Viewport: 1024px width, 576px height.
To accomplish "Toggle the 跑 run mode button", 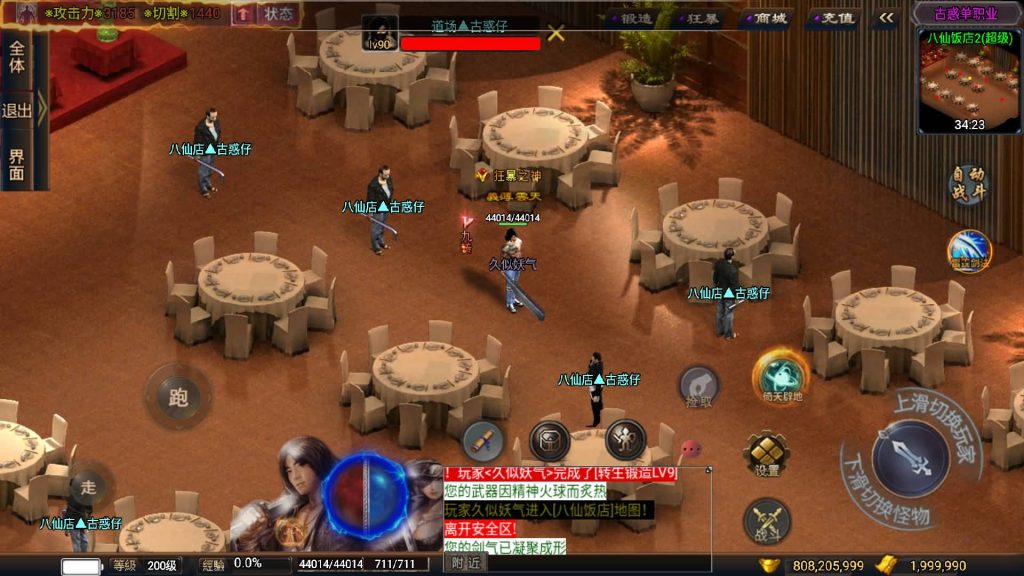I will [x=179, y=397].
